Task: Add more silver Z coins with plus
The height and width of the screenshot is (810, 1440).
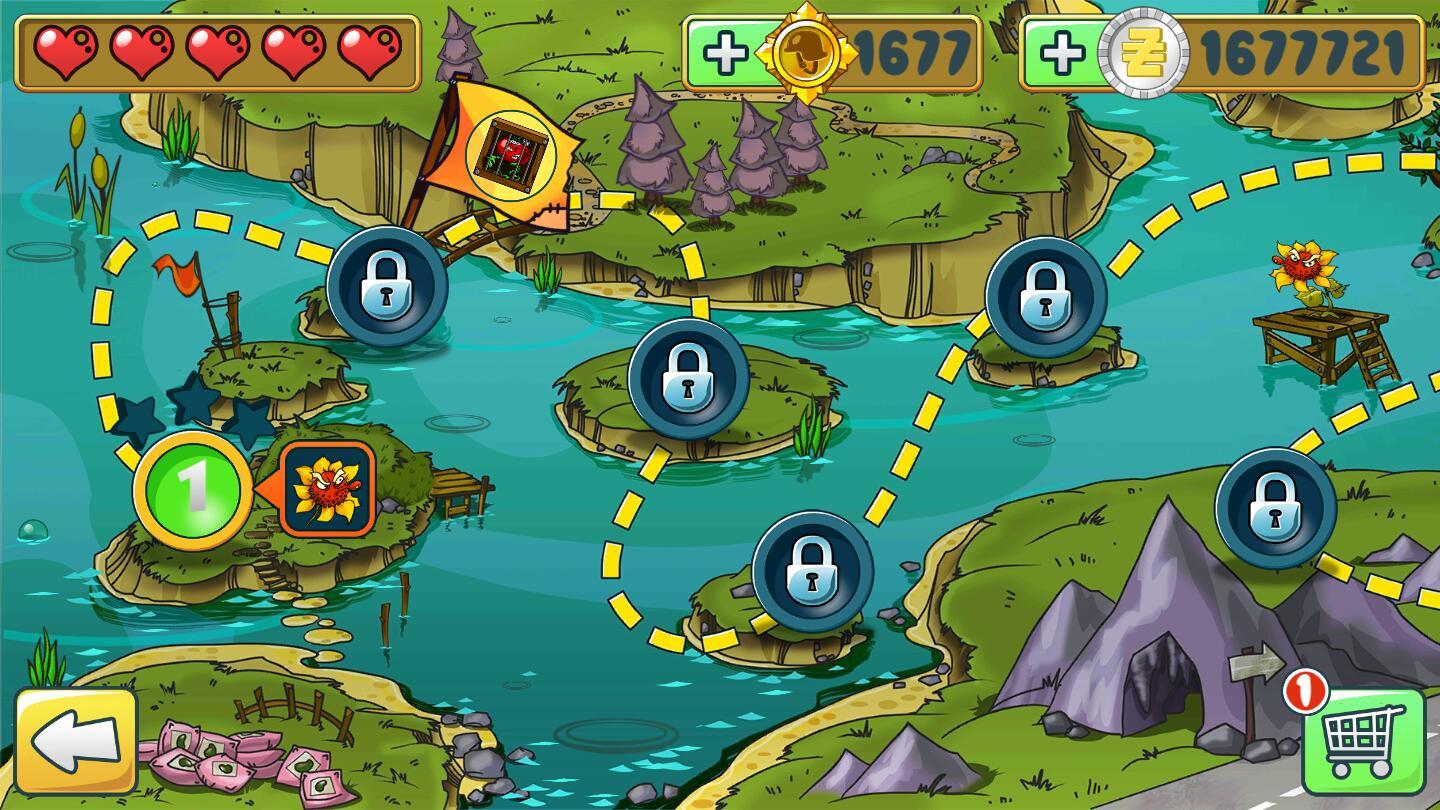Action: (x=1061, y=53)
